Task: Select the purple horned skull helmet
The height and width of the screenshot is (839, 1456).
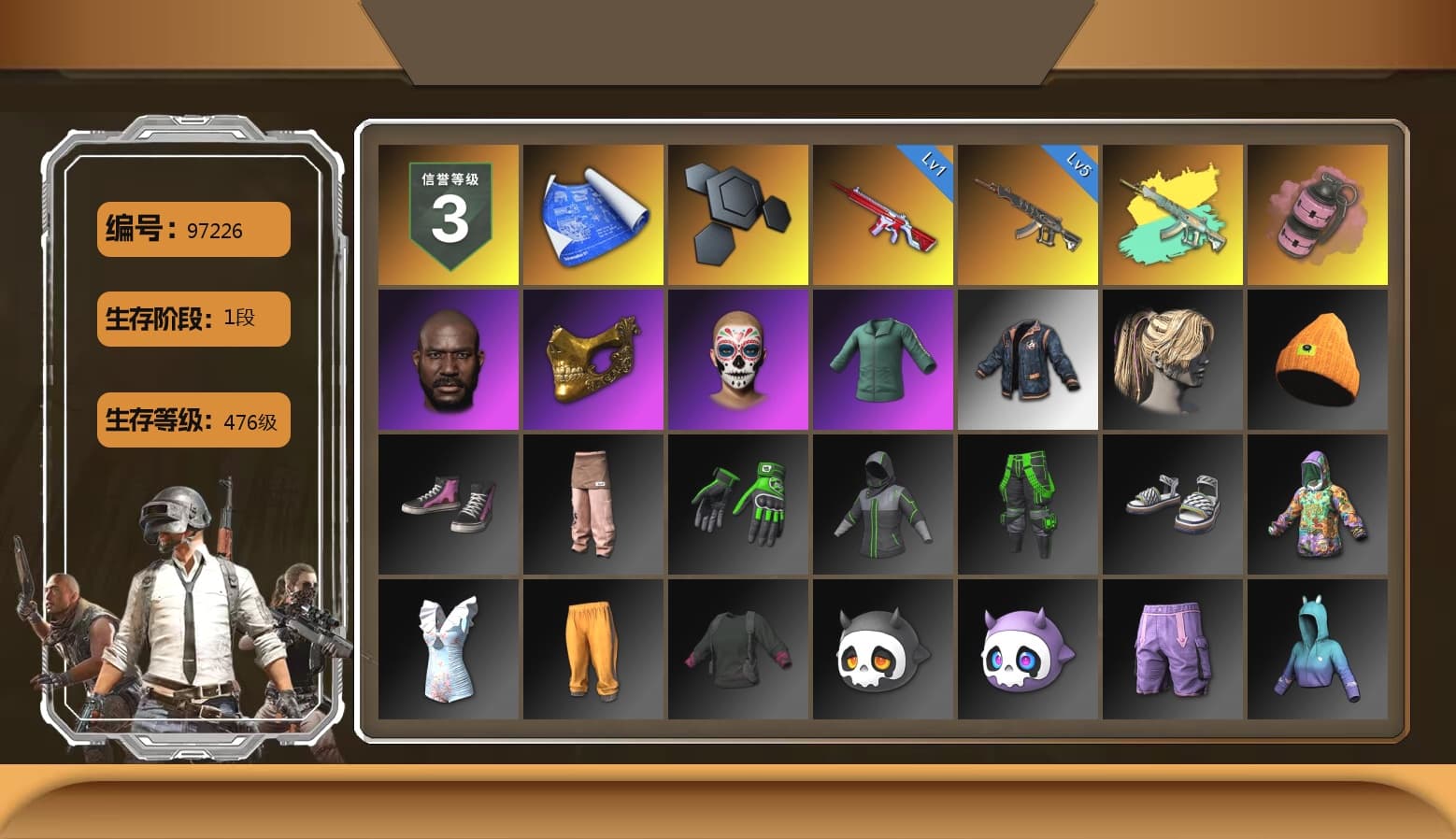Action: pos(1027,649)
